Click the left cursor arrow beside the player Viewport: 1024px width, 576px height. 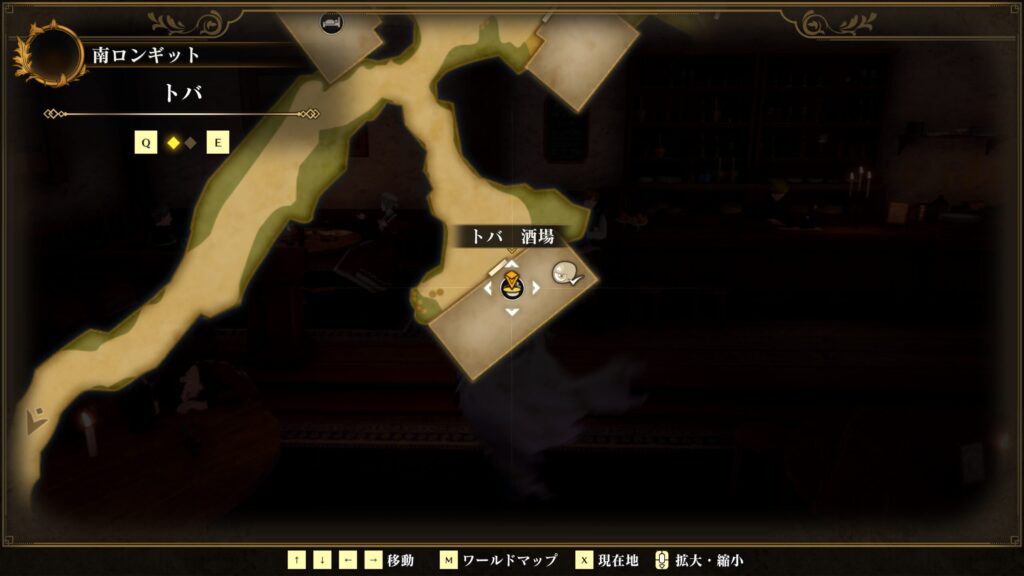(488, 288)
